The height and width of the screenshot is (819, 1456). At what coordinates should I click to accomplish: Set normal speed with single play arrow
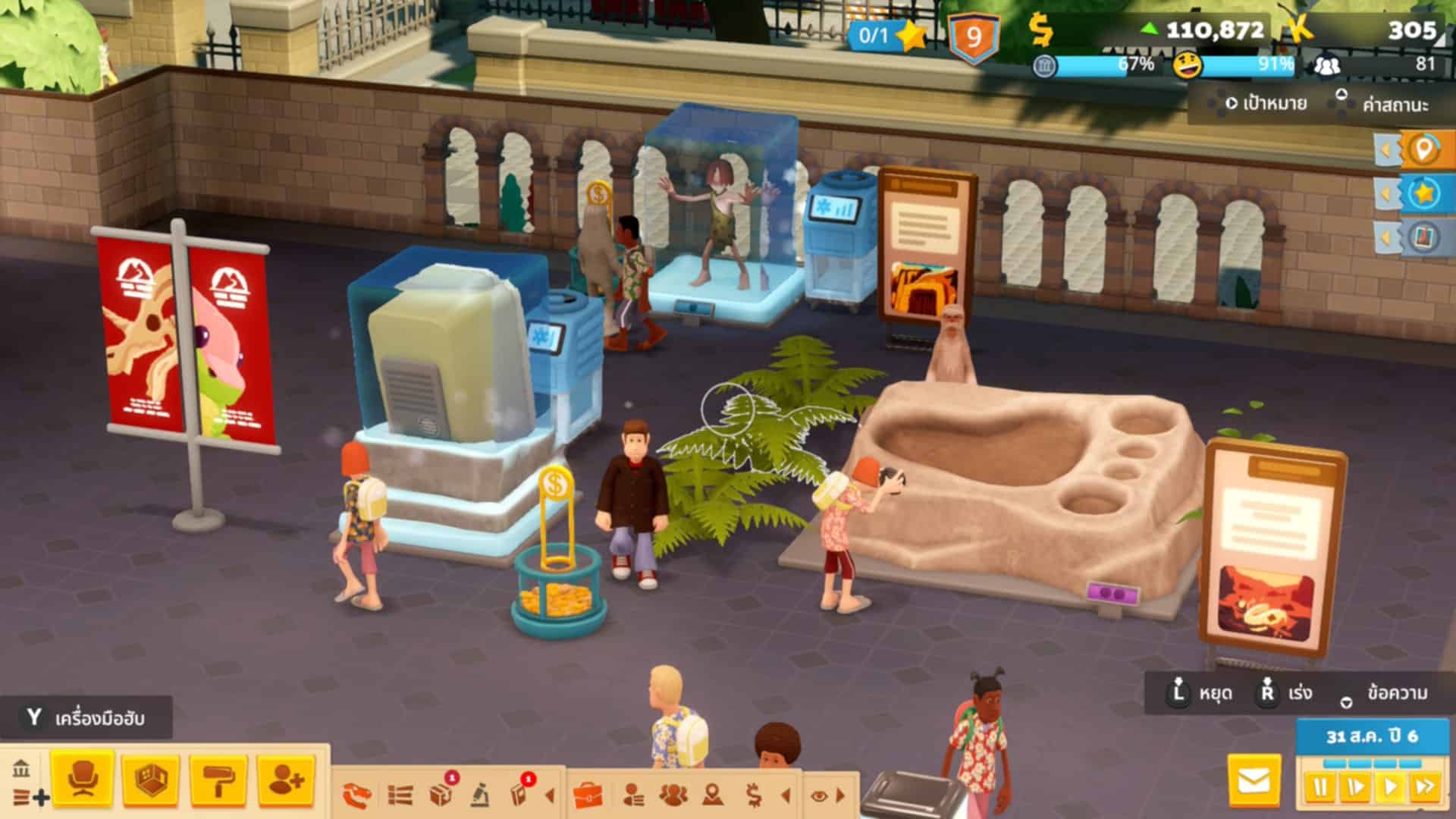click(1390, 786)
